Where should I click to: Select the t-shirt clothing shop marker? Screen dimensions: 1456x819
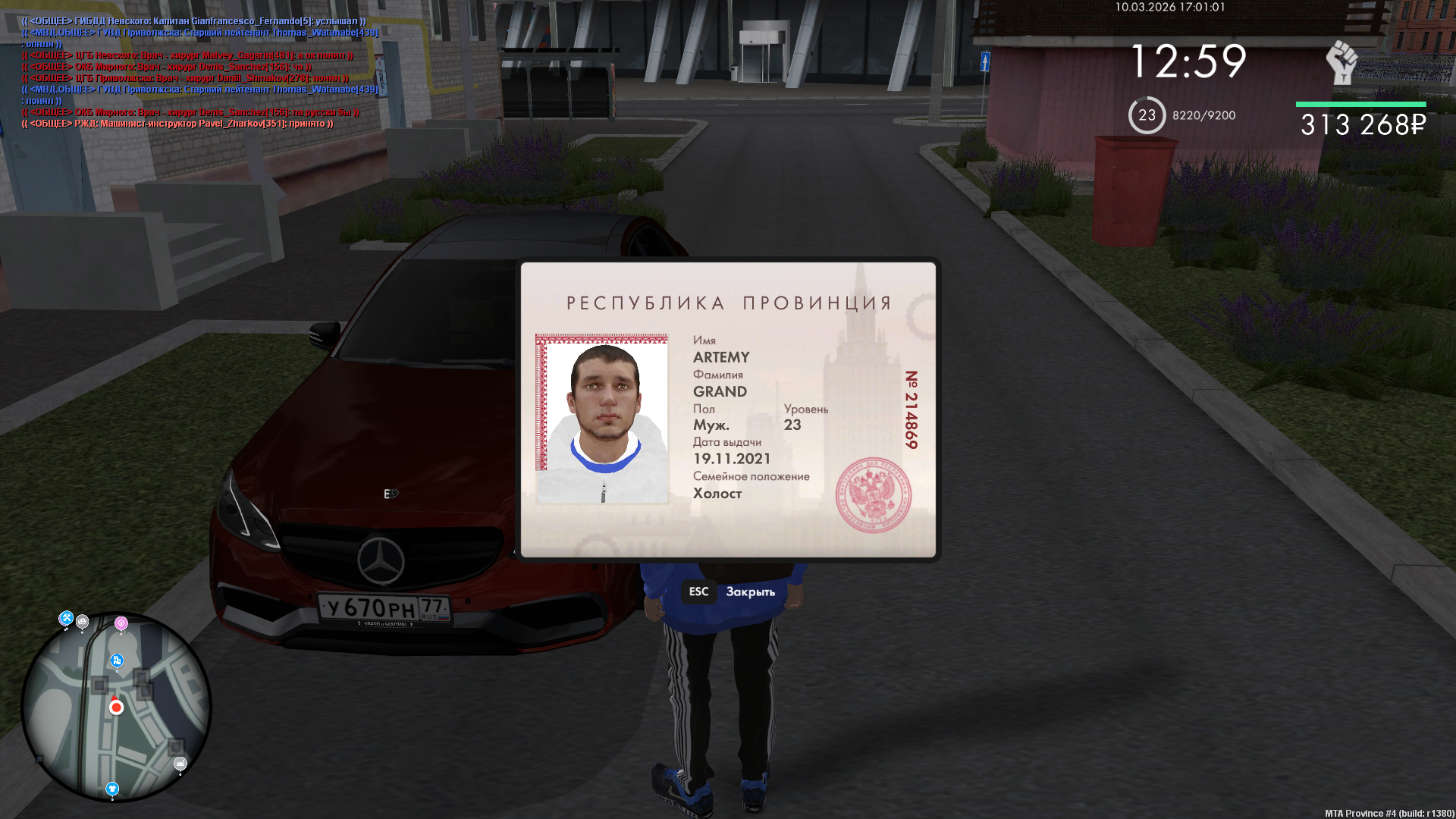(x=112, y=789)
